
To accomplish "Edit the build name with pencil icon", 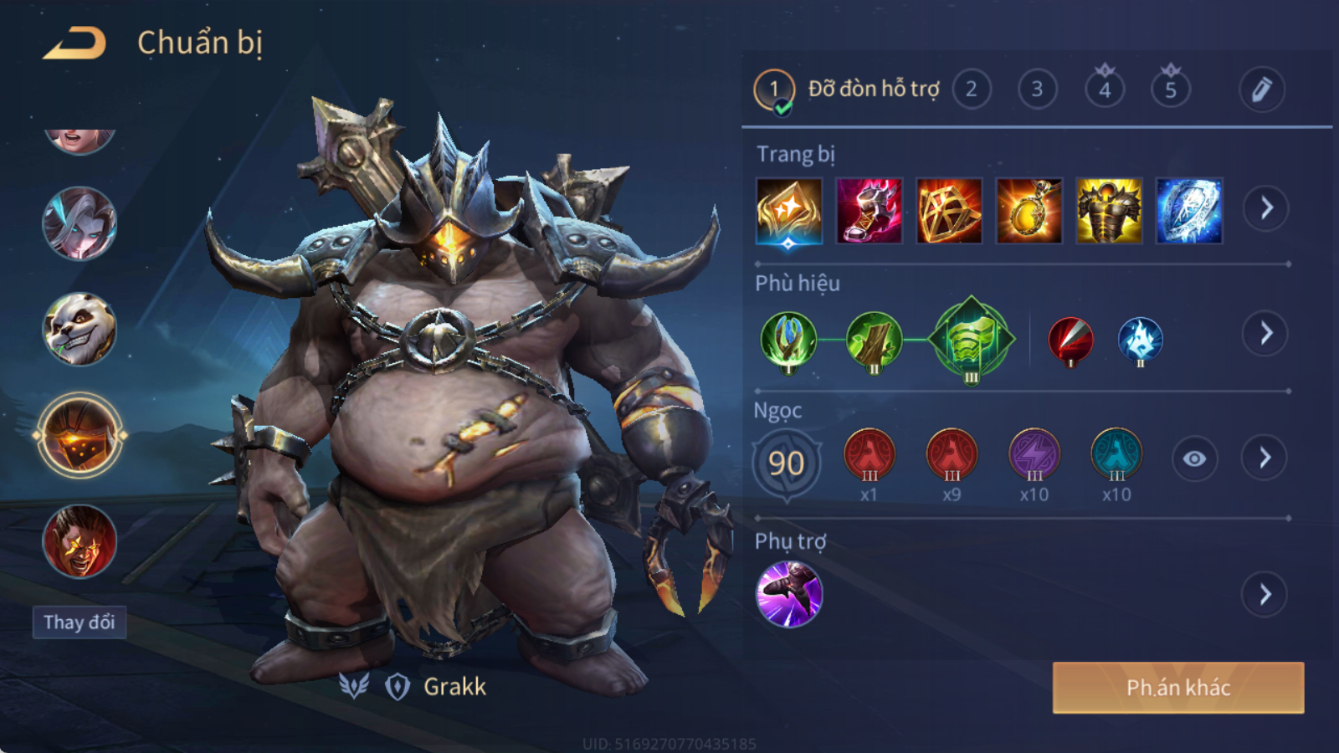I will [1261, 90].
